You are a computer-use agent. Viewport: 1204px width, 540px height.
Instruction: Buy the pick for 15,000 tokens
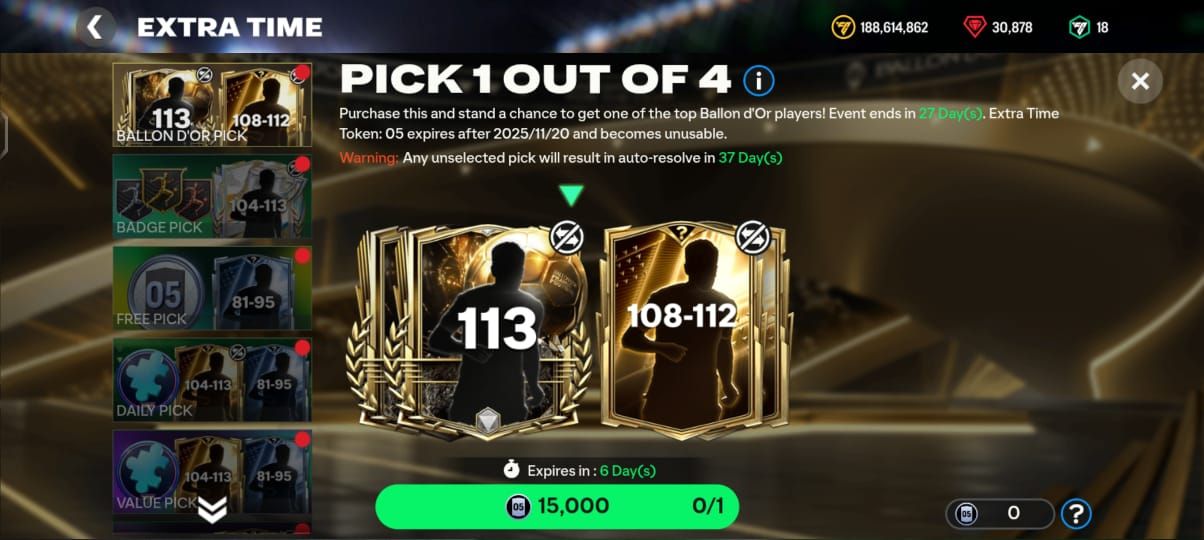[556, 506]
